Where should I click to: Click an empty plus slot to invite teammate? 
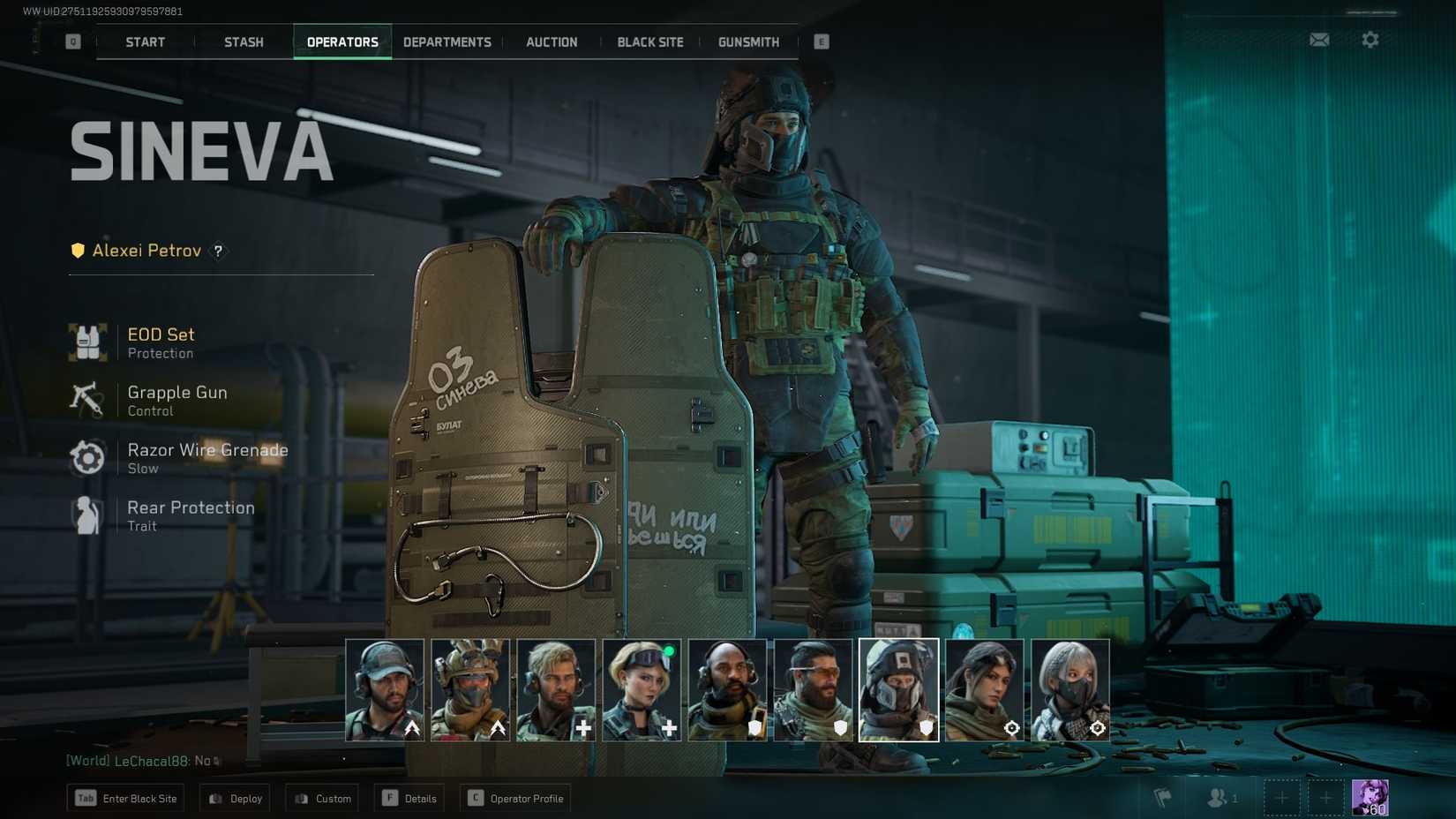1281,797
